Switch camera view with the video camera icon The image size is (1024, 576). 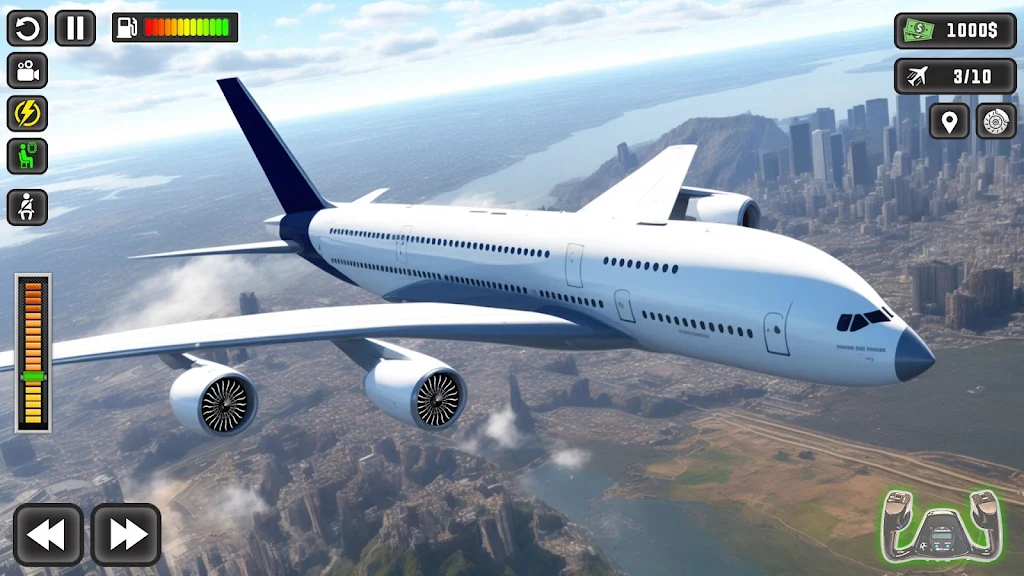[x=27, y=70]
